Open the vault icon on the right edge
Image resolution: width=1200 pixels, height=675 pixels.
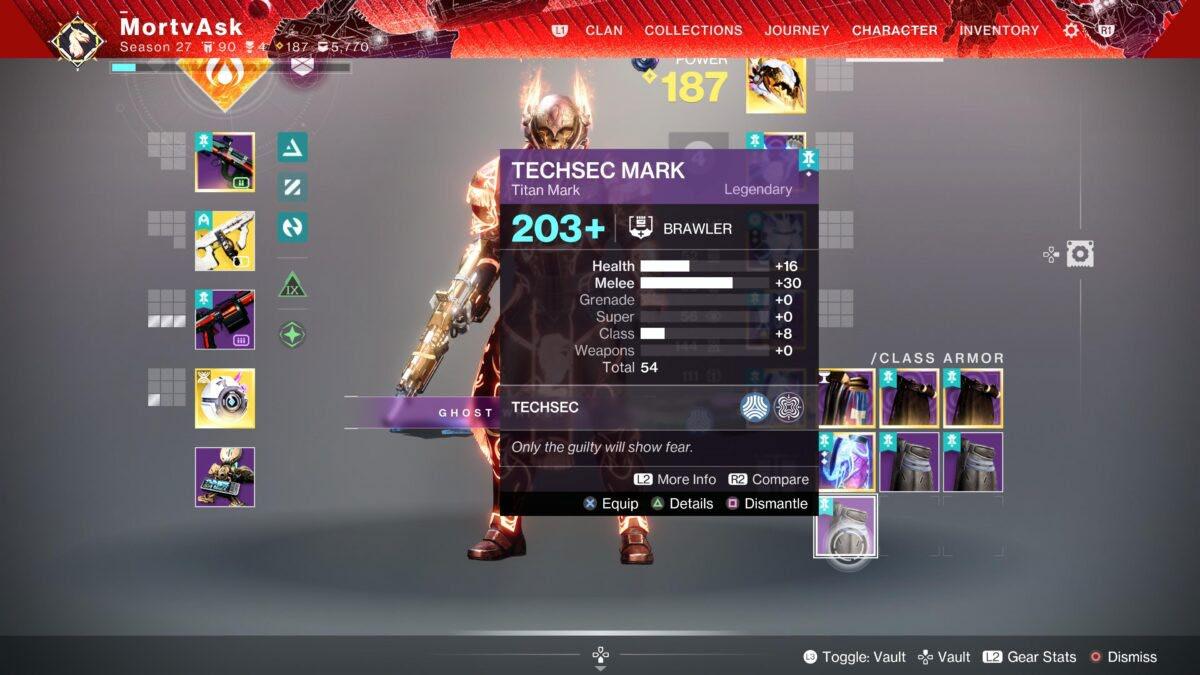pyautogui.click(x=1079, y=254)
